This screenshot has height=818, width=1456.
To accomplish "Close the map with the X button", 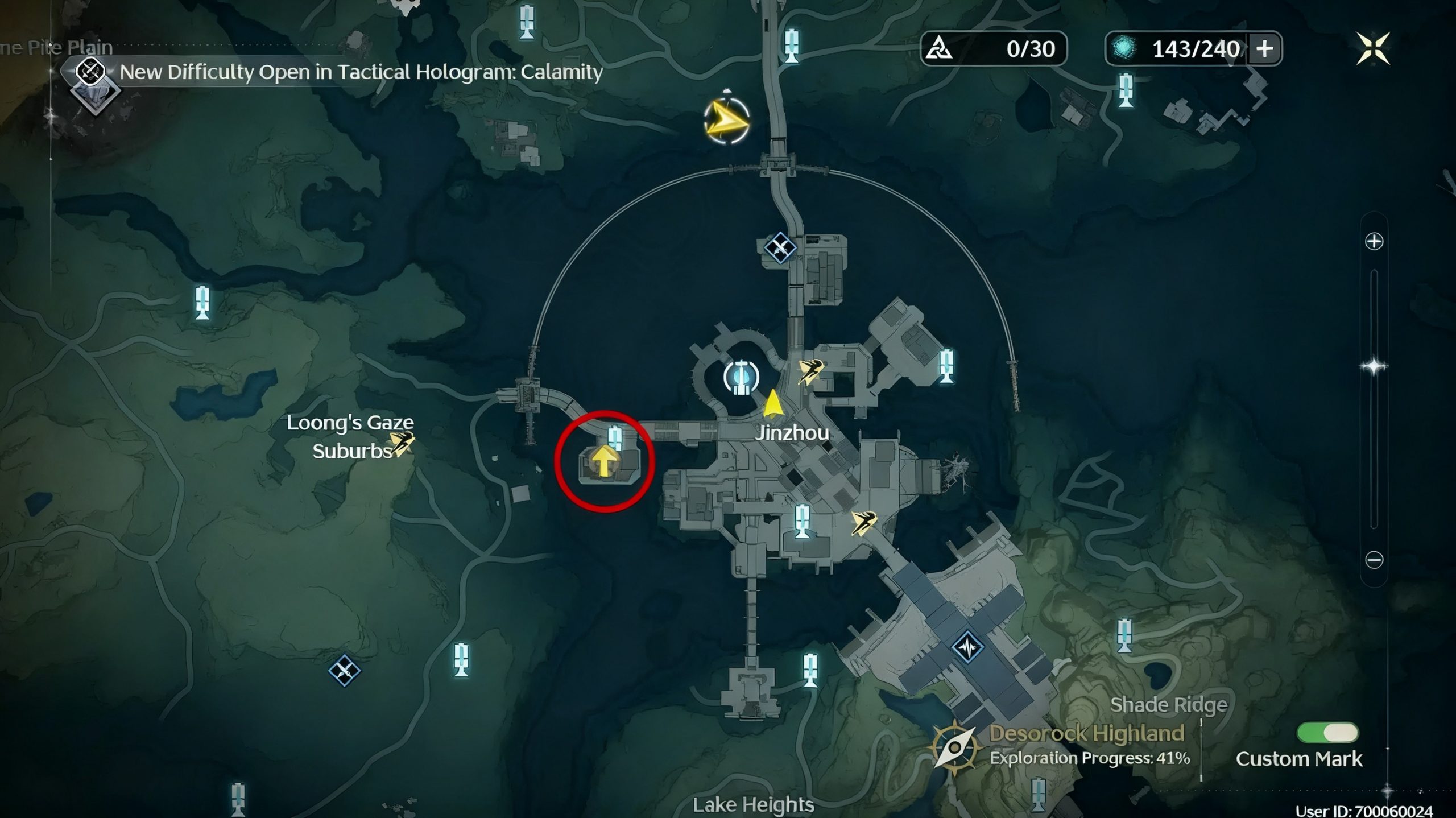I will 1373,48.
